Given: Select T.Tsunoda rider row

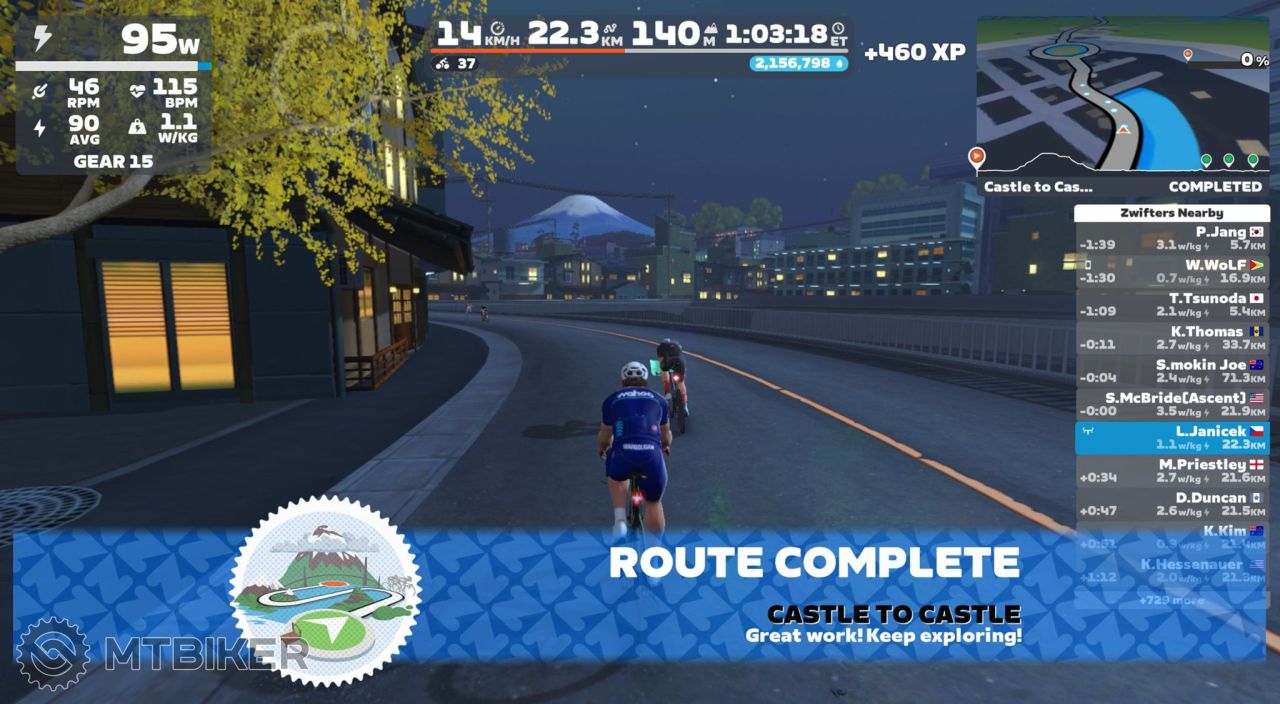Looking at the screenshot, I should [1171, 304].
